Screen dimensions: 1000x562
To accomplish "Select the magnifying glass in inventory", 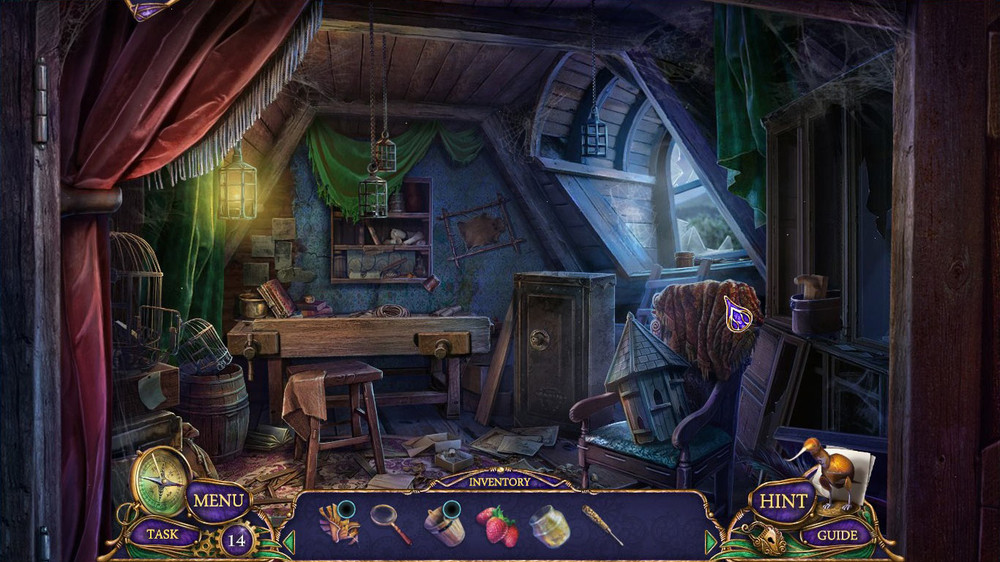I will coord(389,523).
